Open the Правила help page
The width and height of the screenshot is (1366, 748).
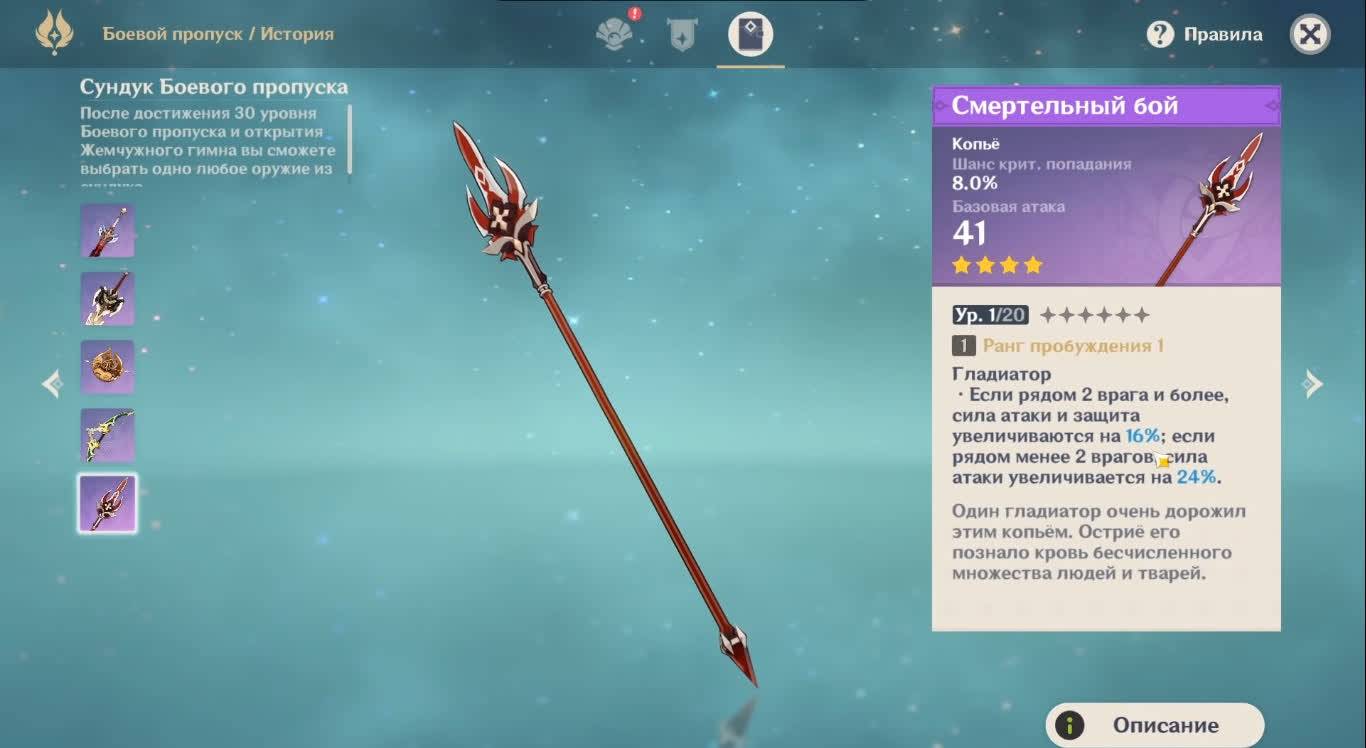tap(1204, 35)
